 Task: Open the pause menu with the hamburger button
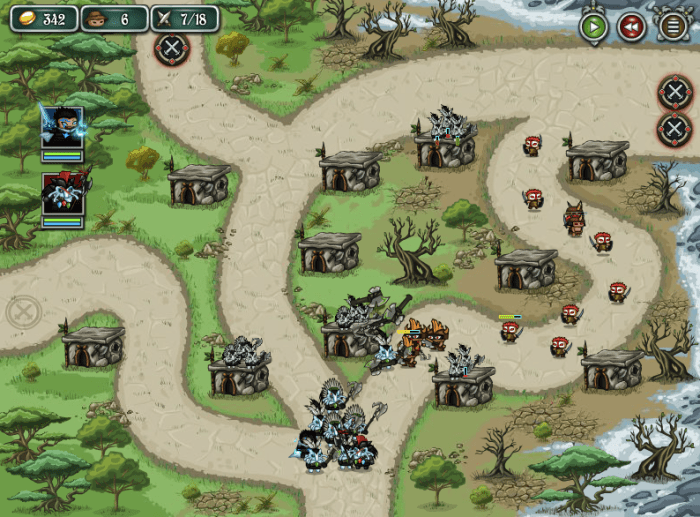(673, 27)
